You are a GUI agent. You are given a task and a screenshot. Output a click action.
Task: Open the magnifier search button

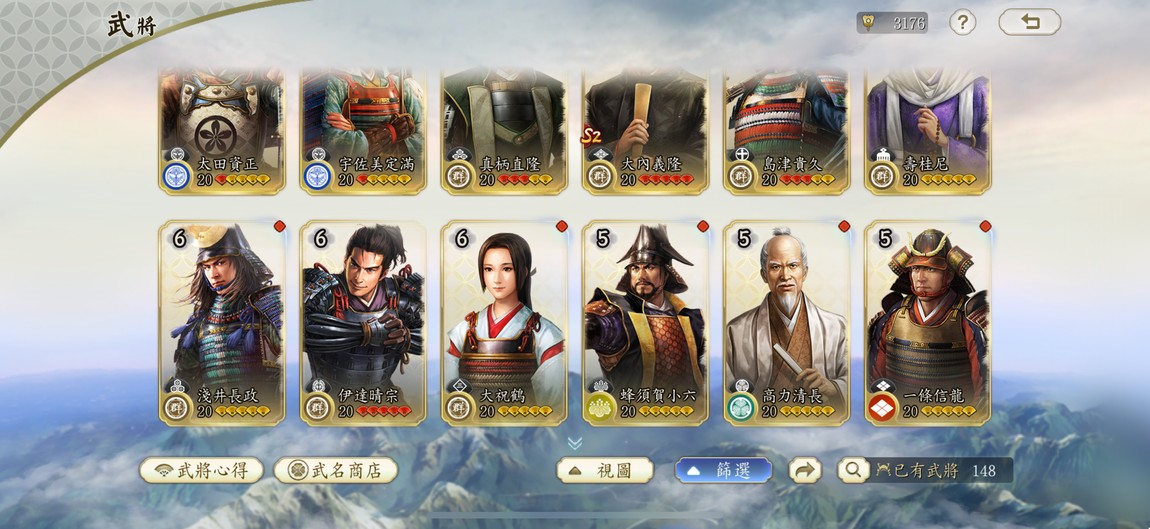click(853, 470)
